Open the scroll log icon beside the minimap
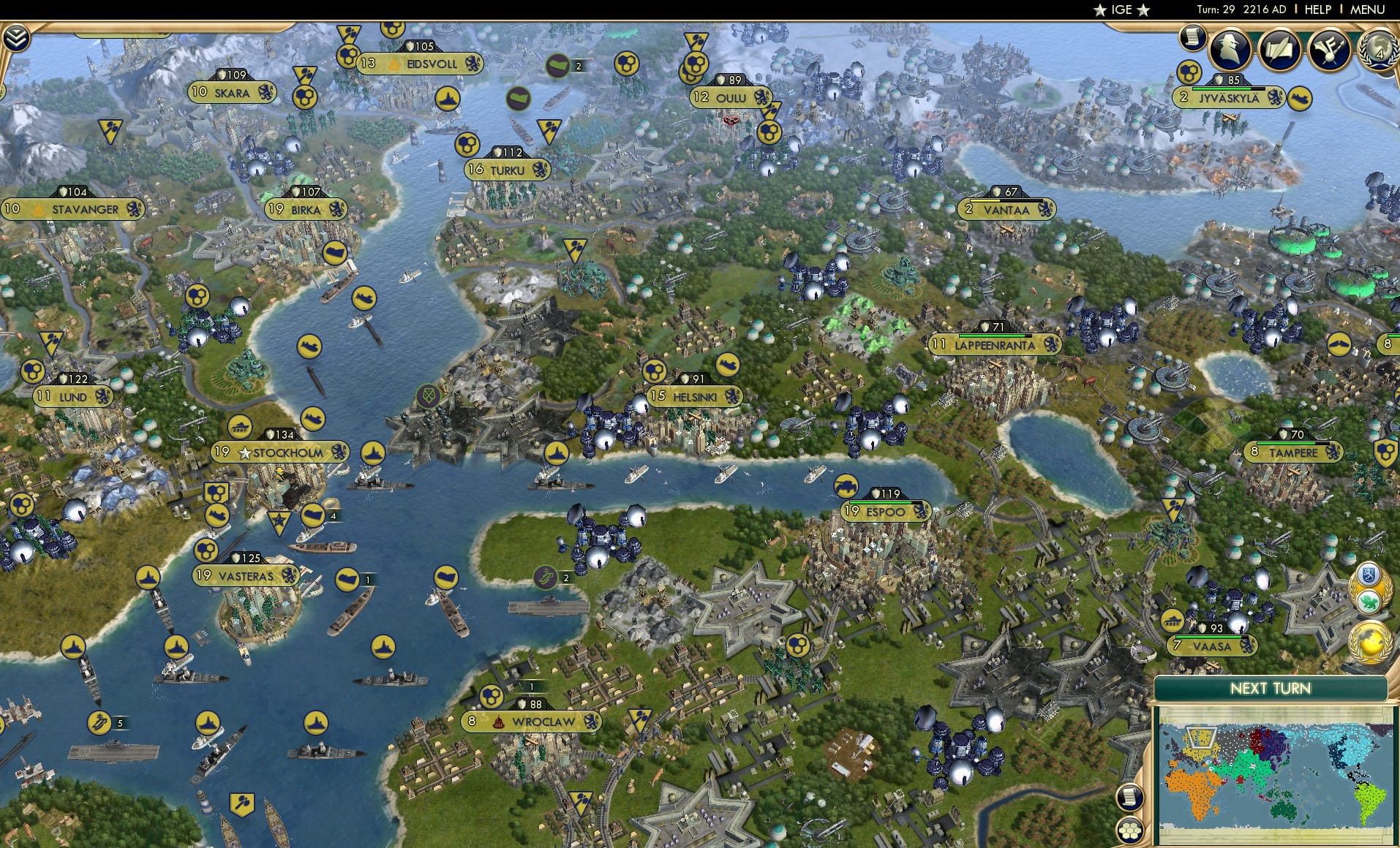Image resolution: width=1400 pixels, height=848 pixels. coord(1131,798)
